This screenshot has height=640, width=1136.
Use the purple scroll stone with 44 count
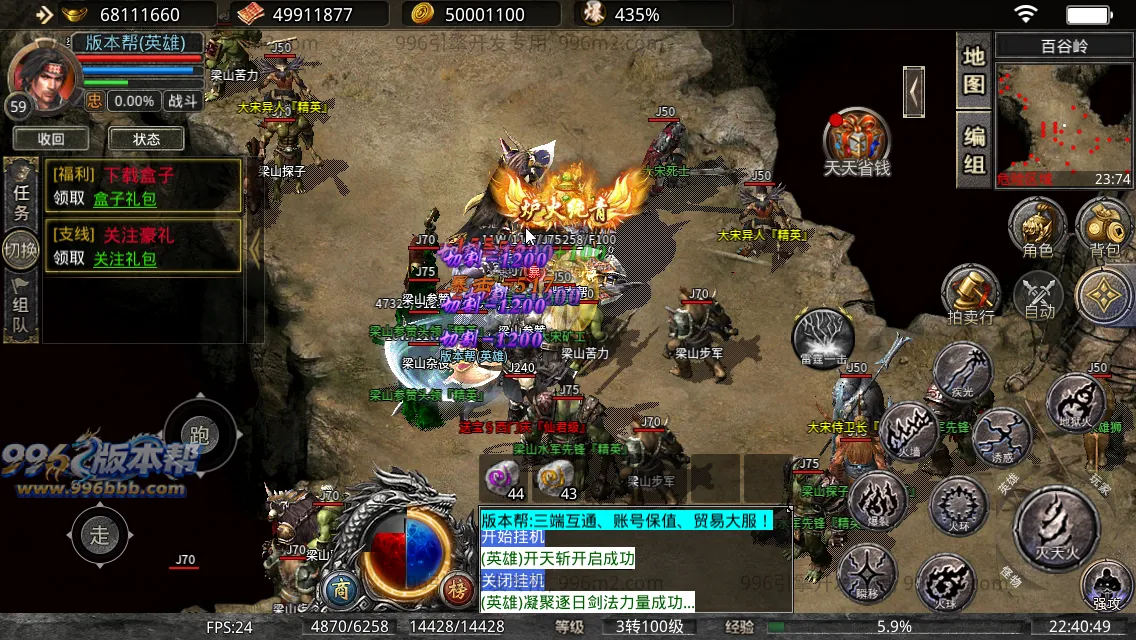click(x=504, y=478)
